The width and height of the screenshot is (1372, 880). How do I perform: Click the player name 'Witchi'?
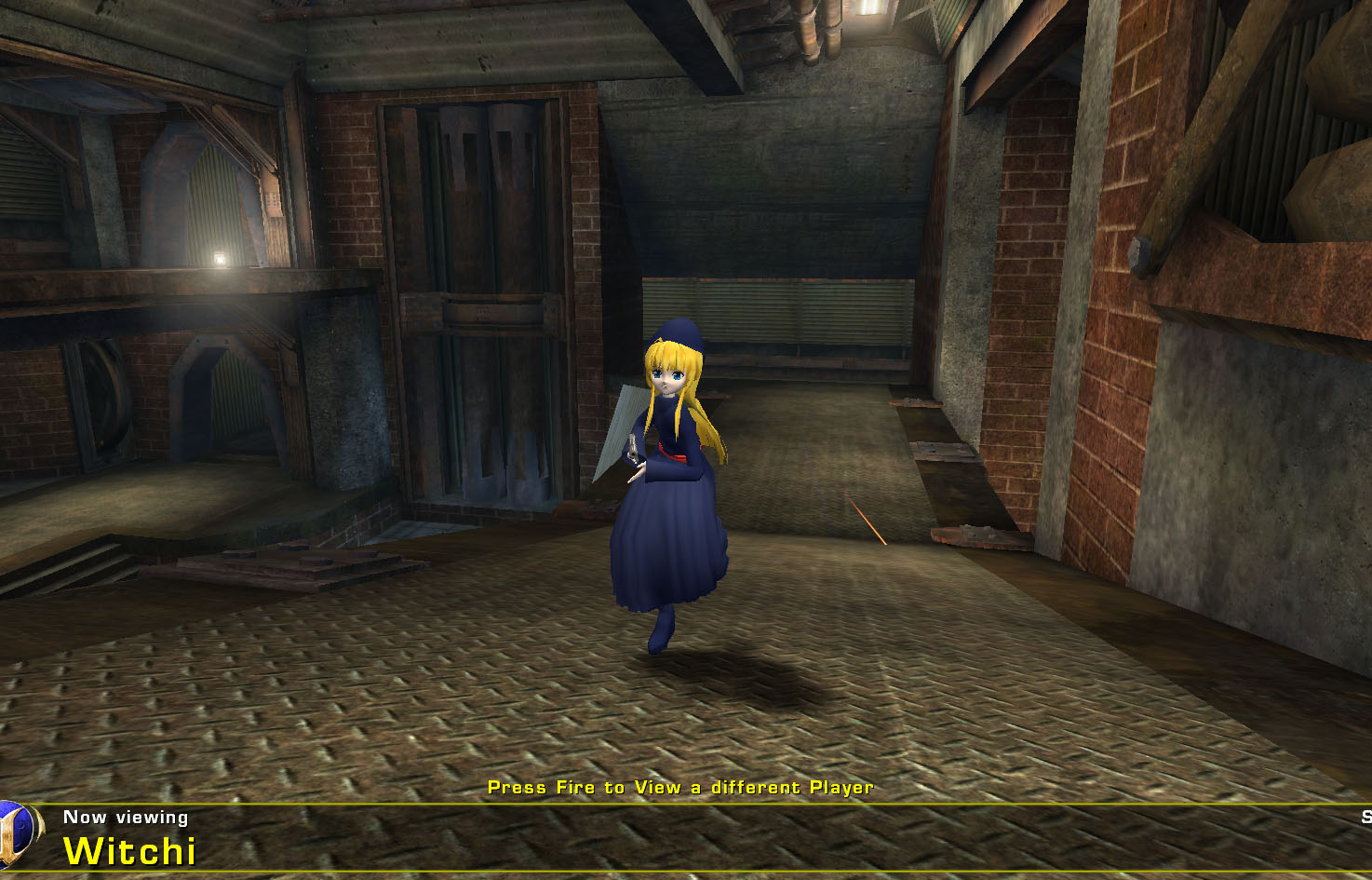[128, 852]
